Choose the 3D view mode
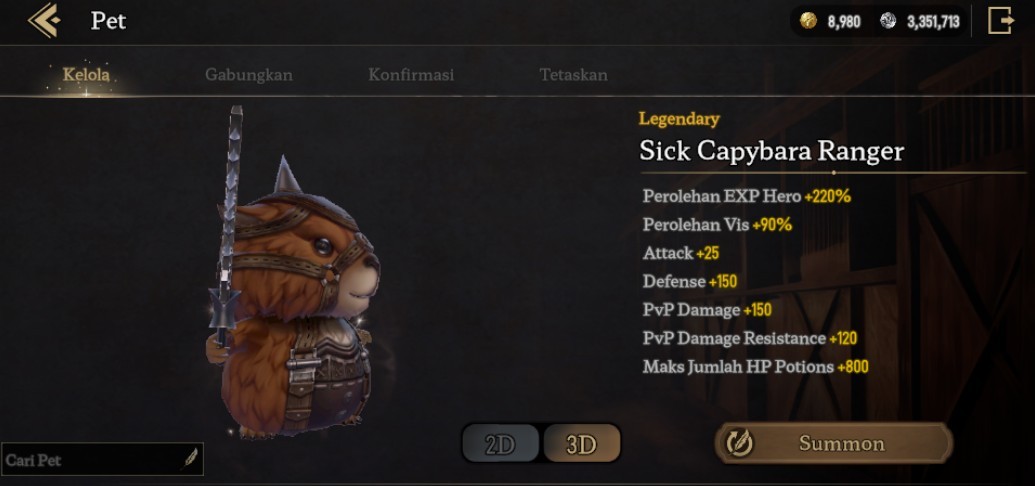Image resolution: width=1035 pixels, height=486 pixels. click(x=581, y=445)
